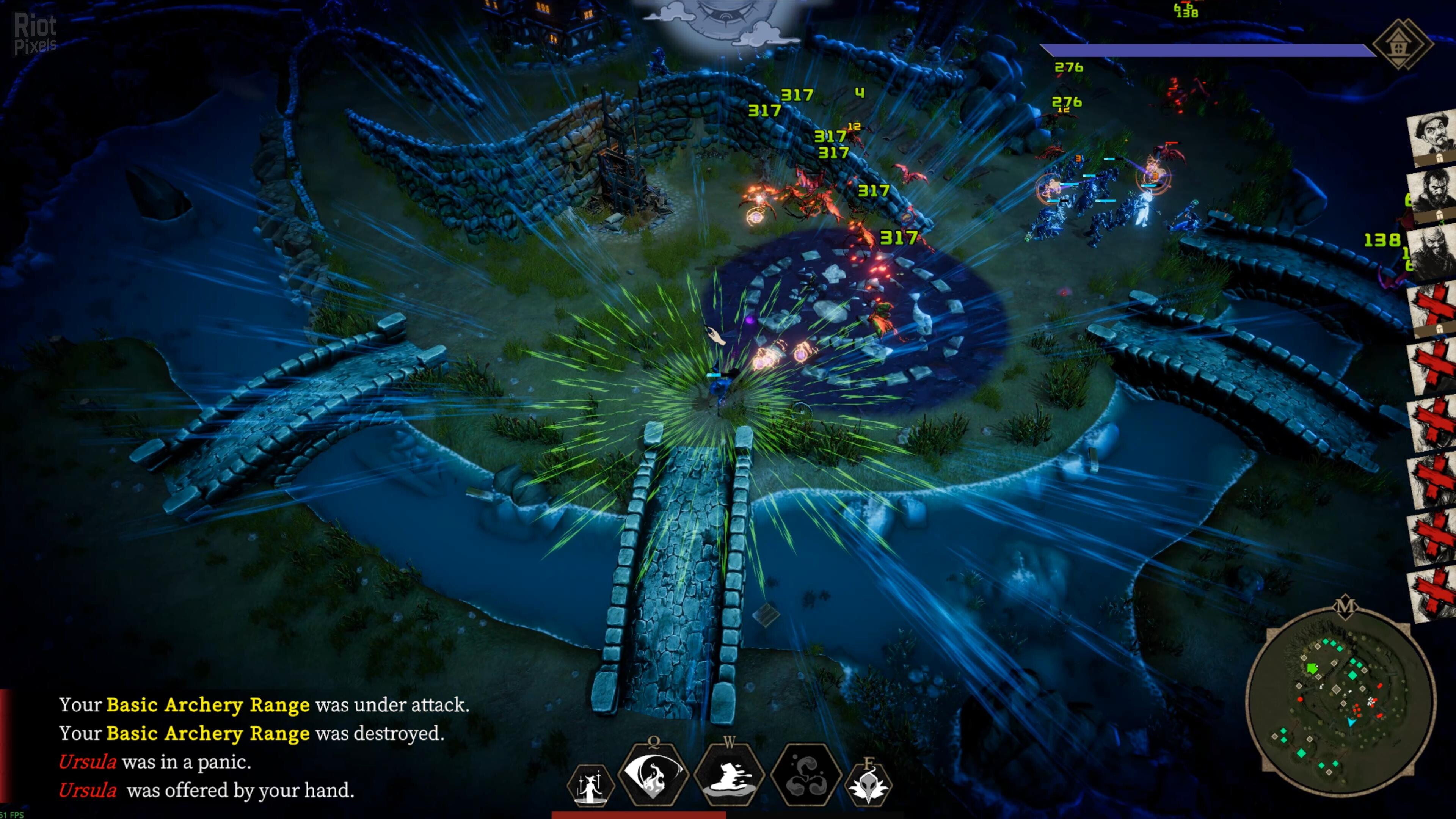Click the house icon beside the top bar
1456x819 pixels.
point(1402,44)
